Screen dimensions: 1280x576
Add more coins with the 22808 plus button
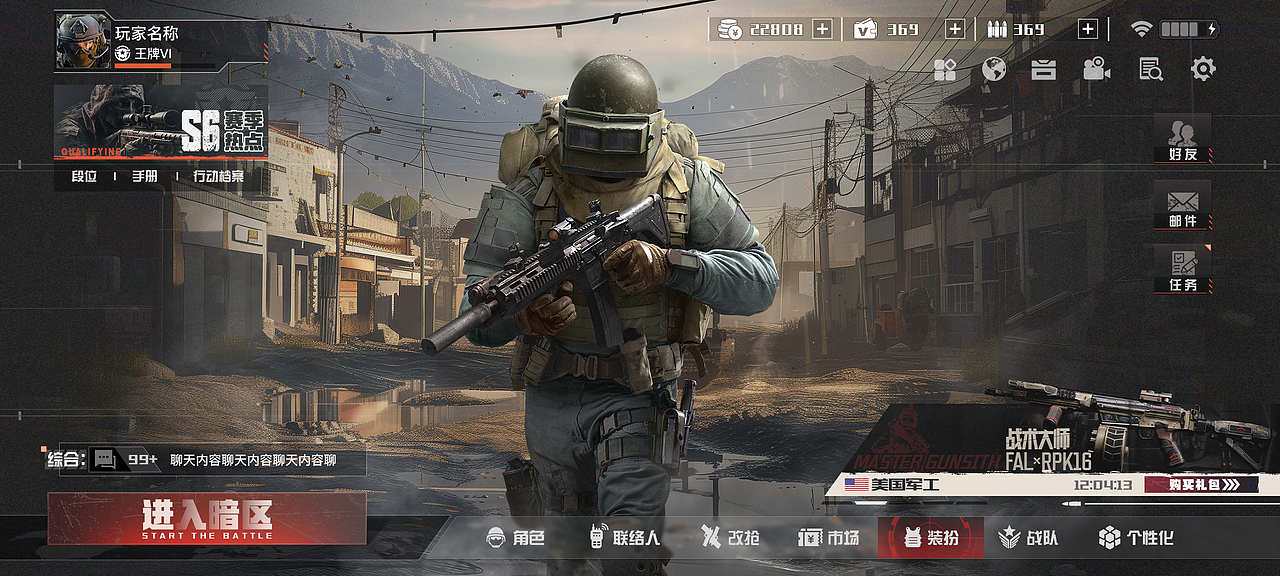pos(822,29)
